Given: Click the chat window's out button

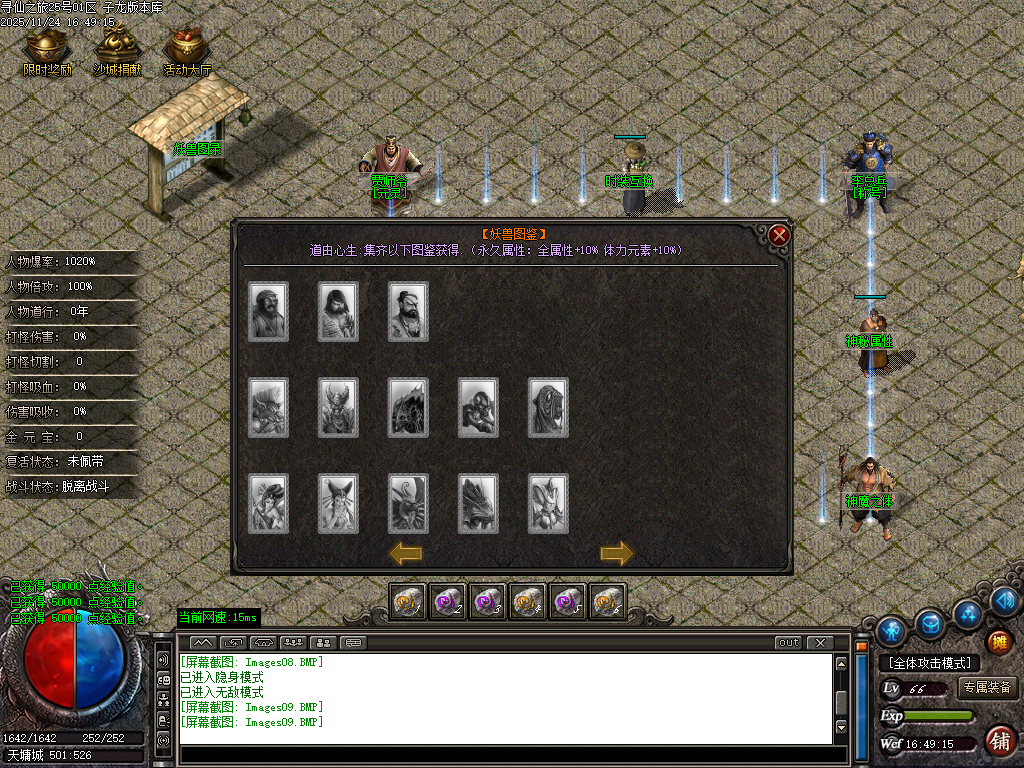Looking at the screenshot, I should click(789, 643).
